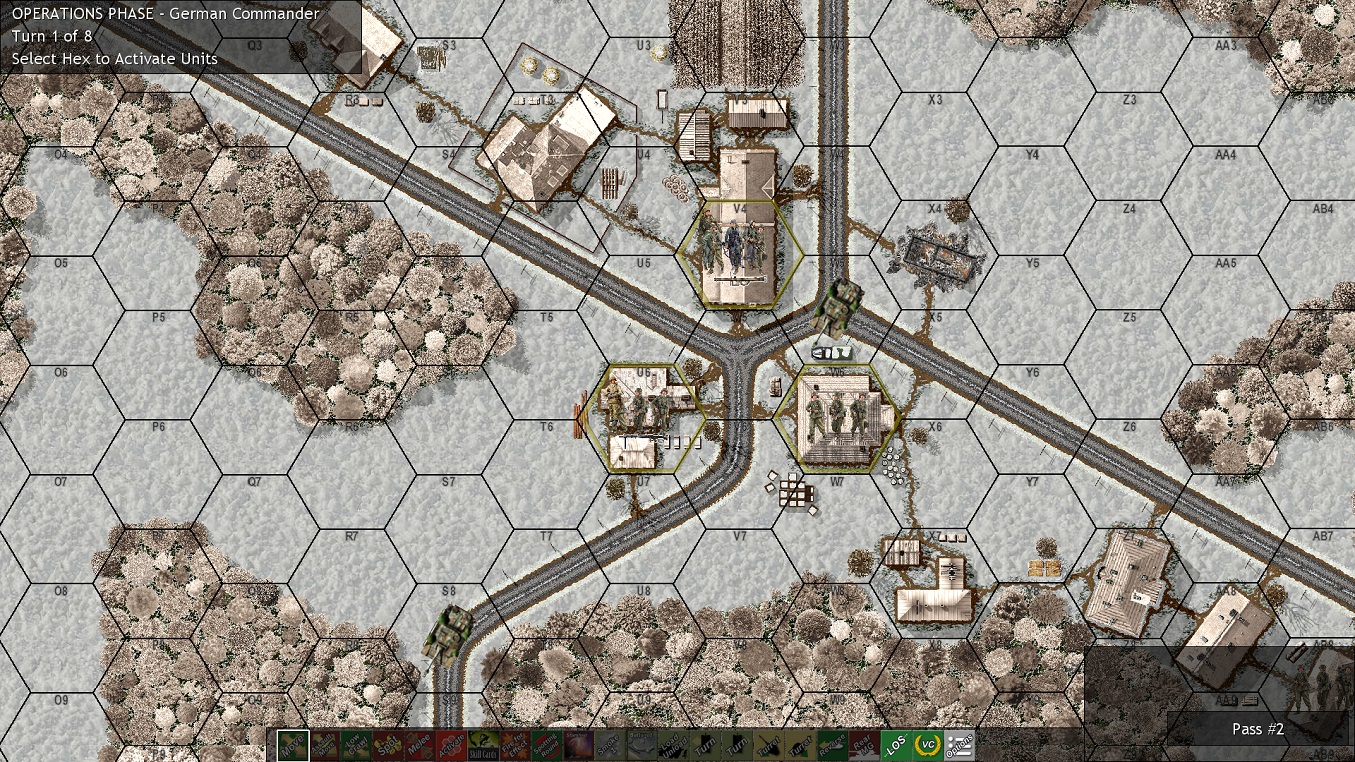Choose the Spotting Round order
This screenshot has width=1355, height=762.
pyautogui.click(x=546, y=744)
